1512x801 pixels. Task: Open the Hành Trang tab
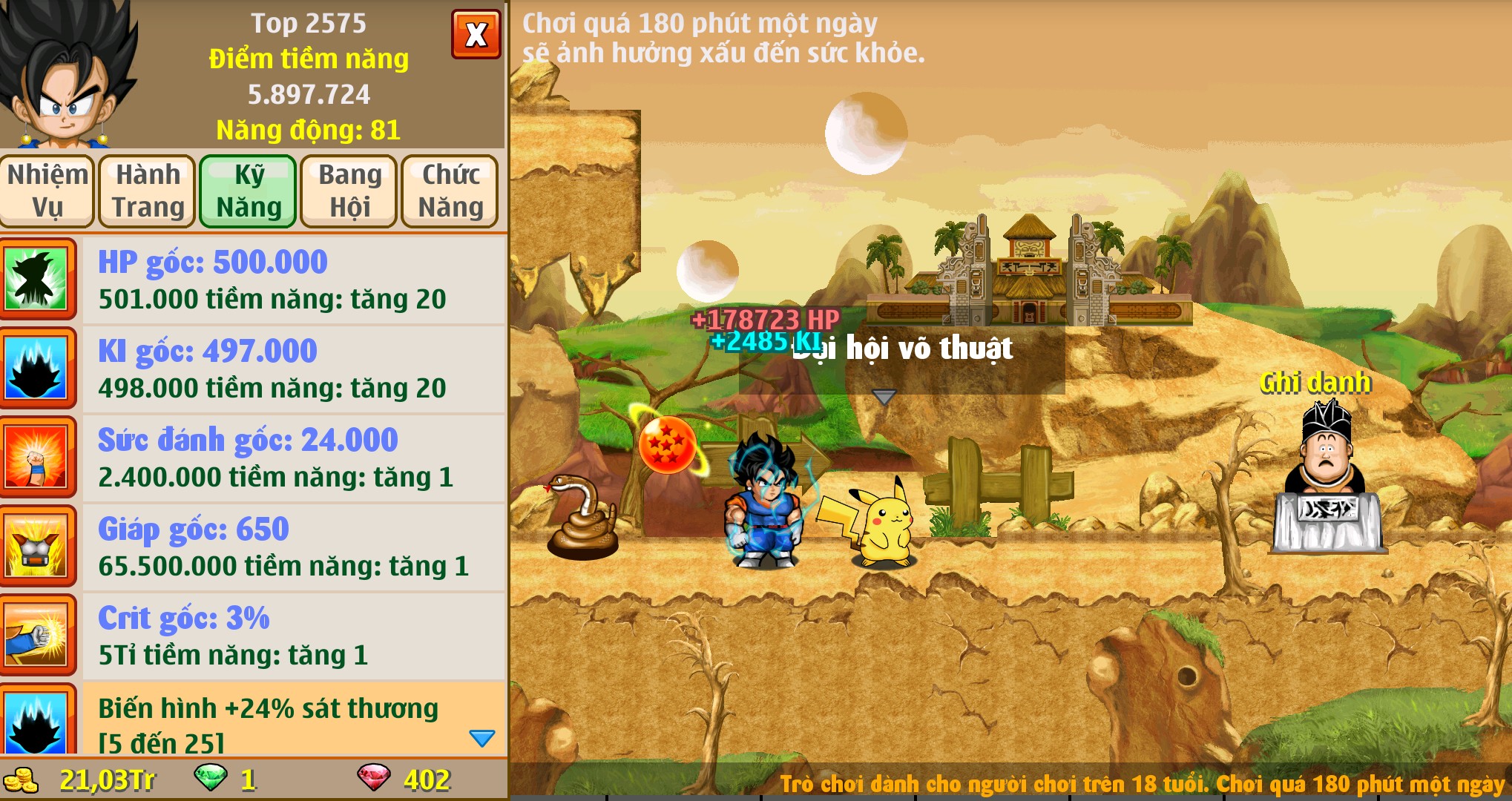click(x=148, y=191)
